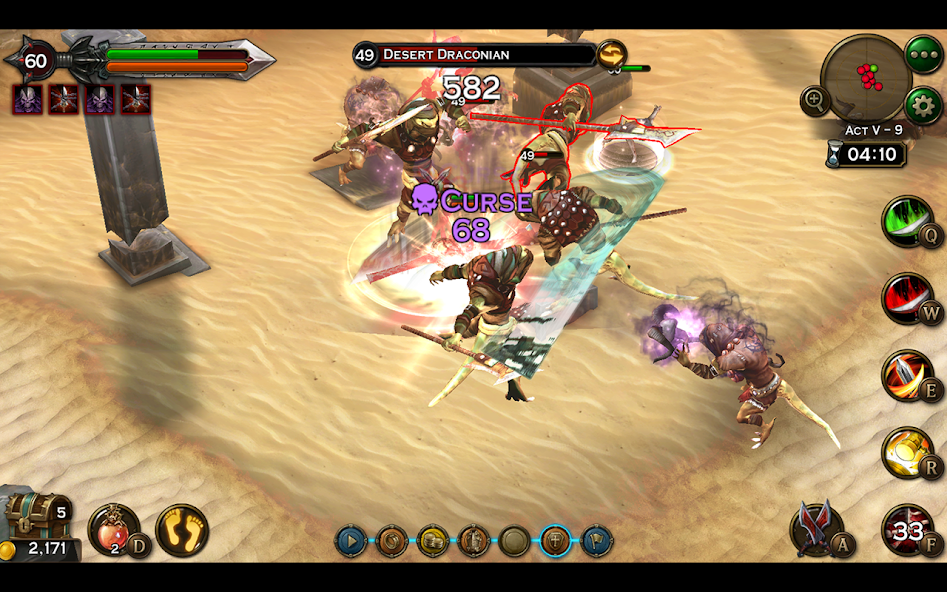Zoom in the minimap with the magnifier
947x592 pixels.
coord(815,100)
